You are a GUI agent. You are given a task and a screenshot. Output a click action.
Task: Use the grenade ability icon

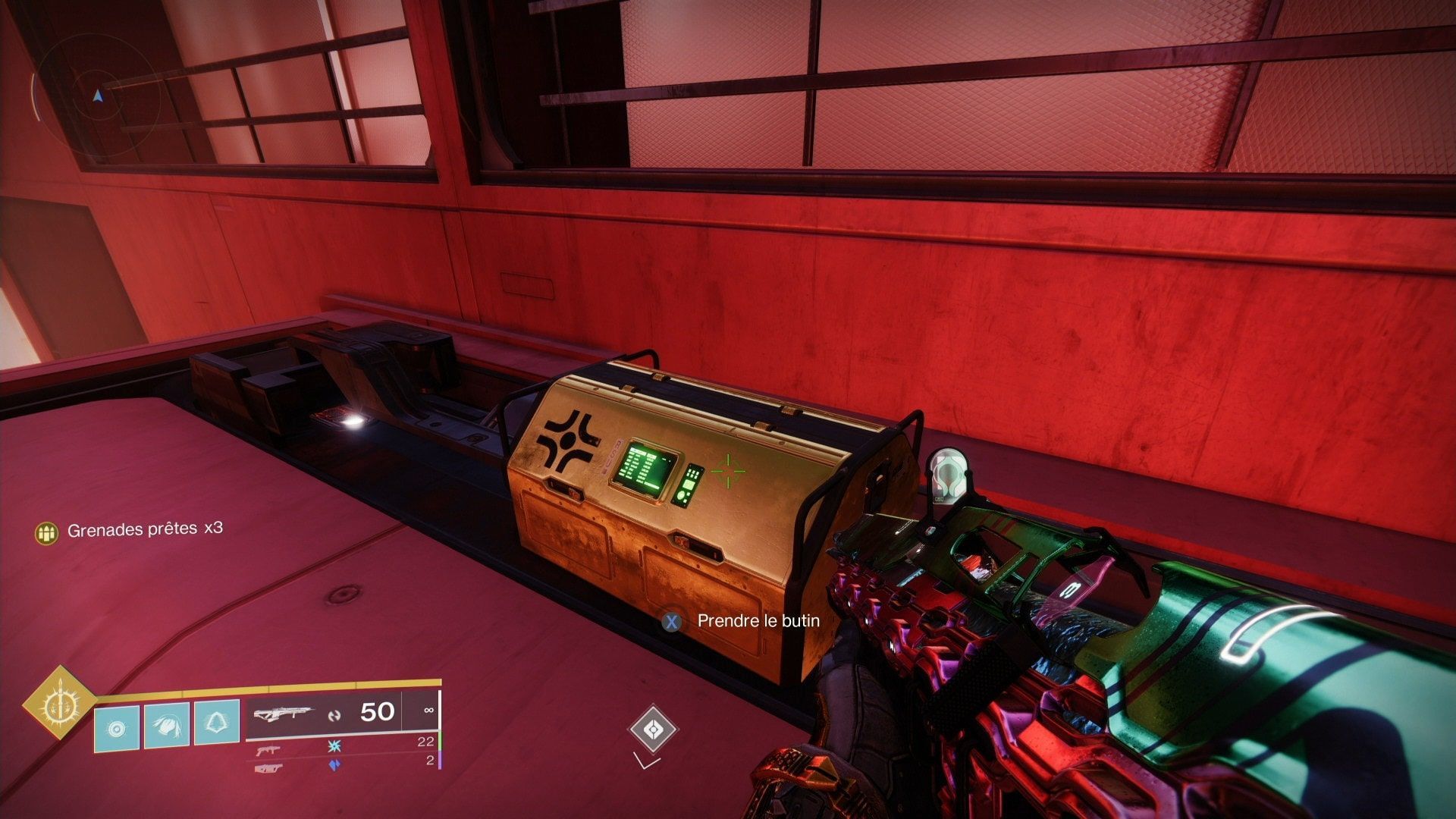[116, 727]
